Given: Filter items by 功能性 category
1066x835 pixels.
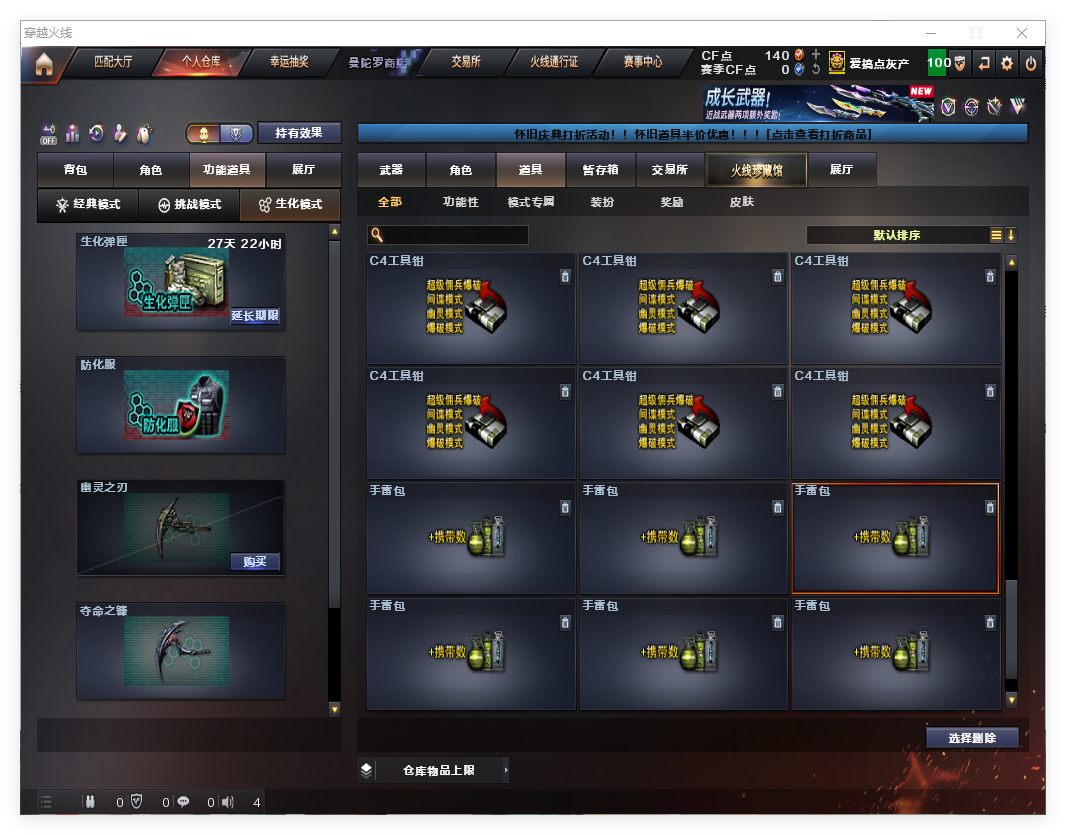Looking at the screenshot, I should pyautogui.click(x=461, y=202).
